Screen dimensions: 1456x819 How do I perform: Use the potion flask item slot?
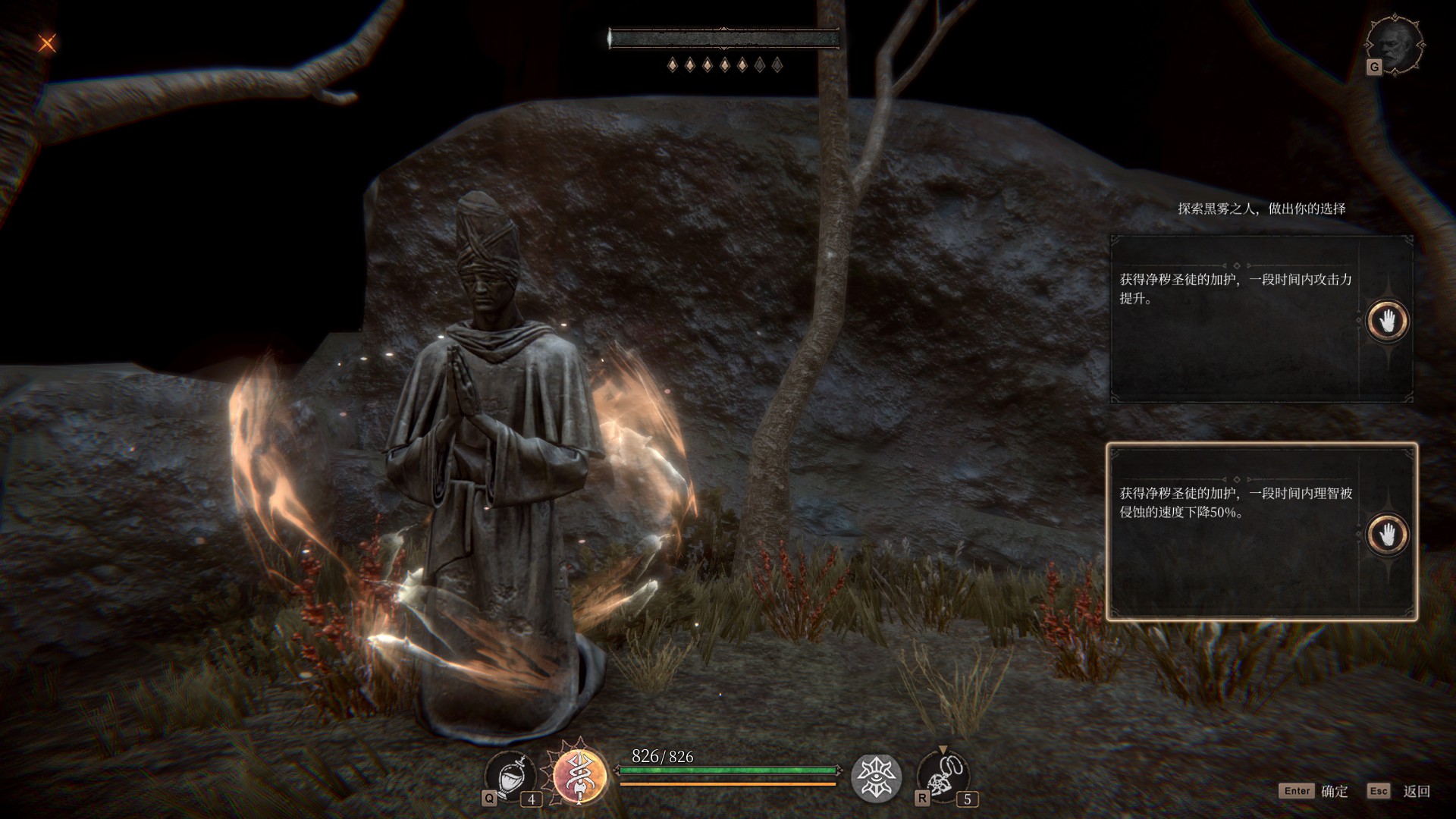tap(510, 777)
